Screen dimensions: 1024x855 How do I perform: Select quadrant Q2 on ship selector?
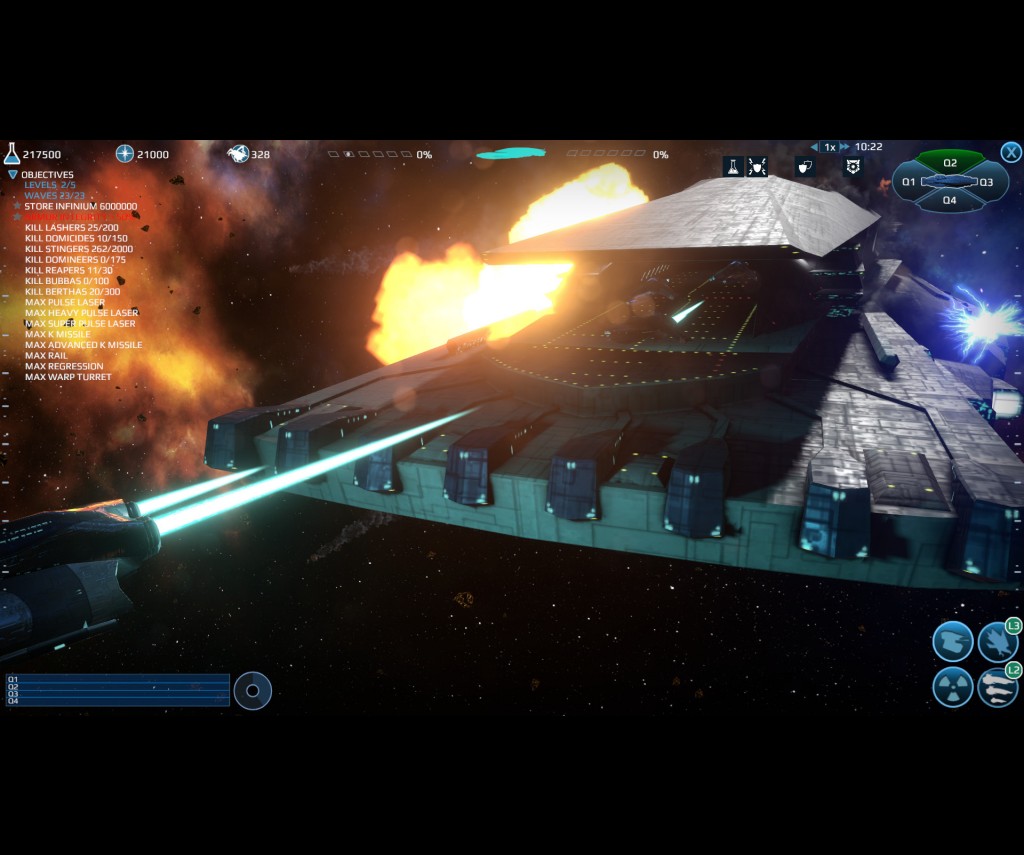coord(950,162)
